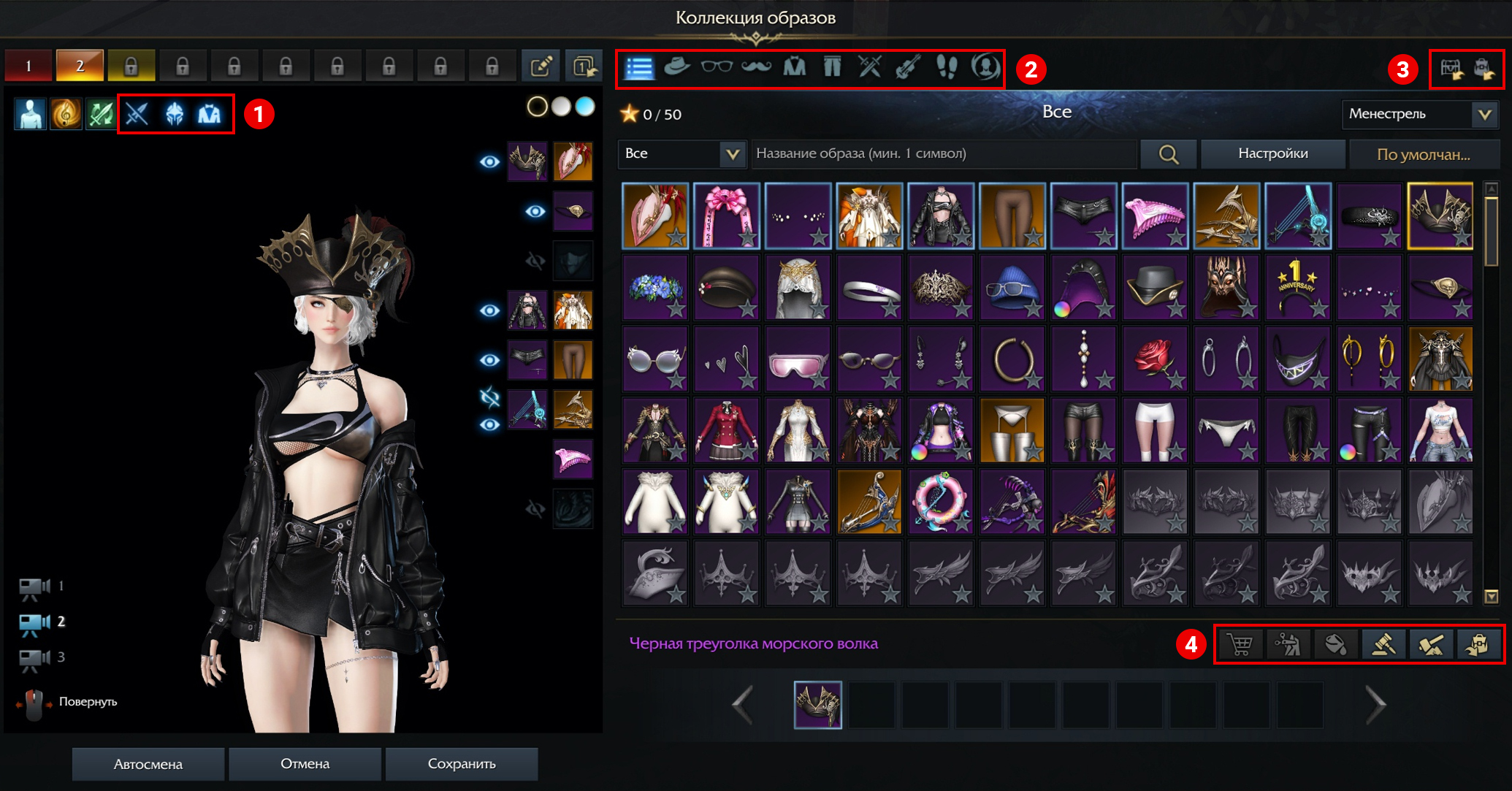1512x791 pixels.
Task: Choose the light blue background color
Action: coord(585,107)
